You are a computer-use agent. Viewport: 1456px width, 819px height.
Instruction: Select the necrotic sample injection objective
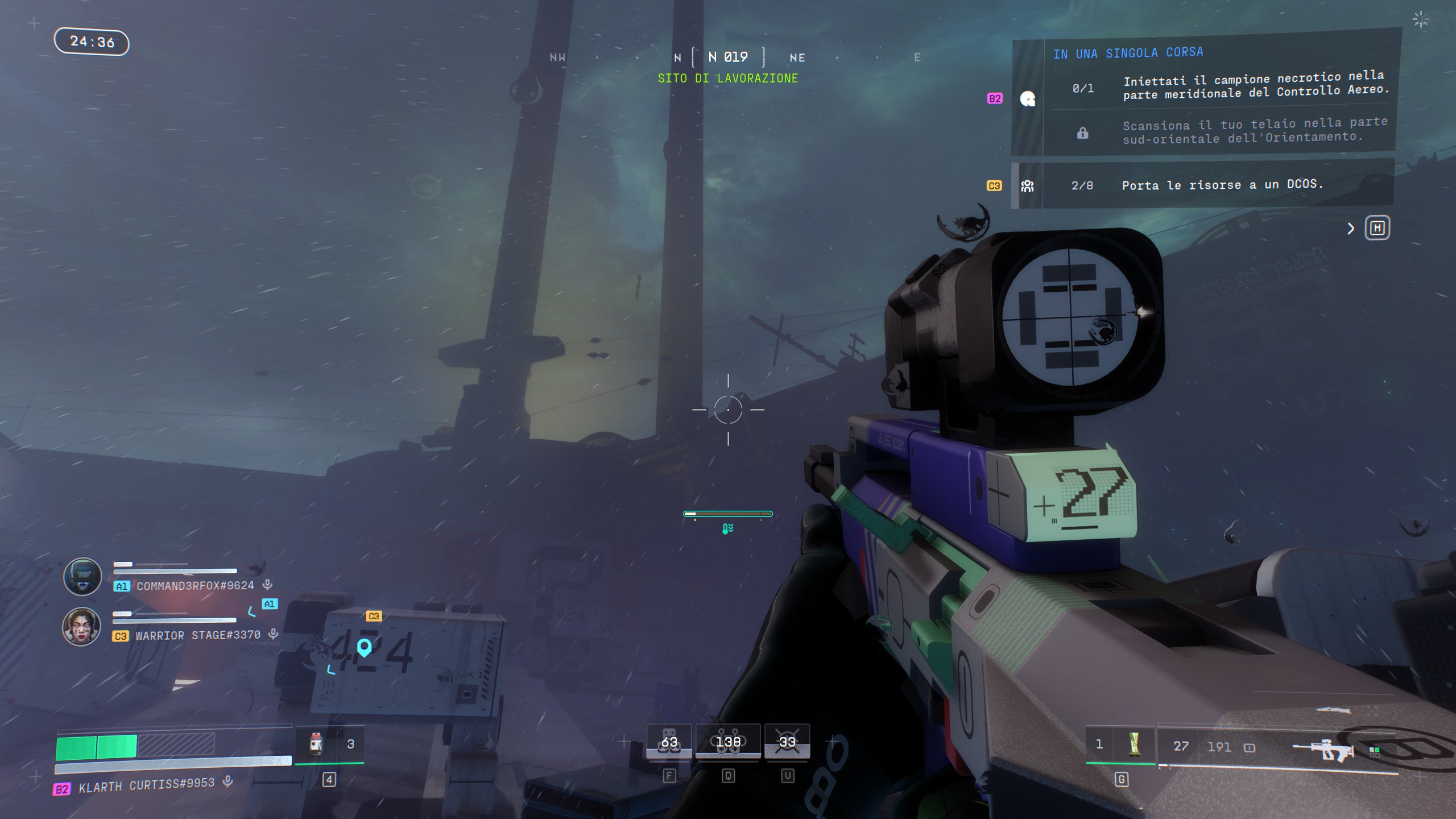[x=1256, y=85]
